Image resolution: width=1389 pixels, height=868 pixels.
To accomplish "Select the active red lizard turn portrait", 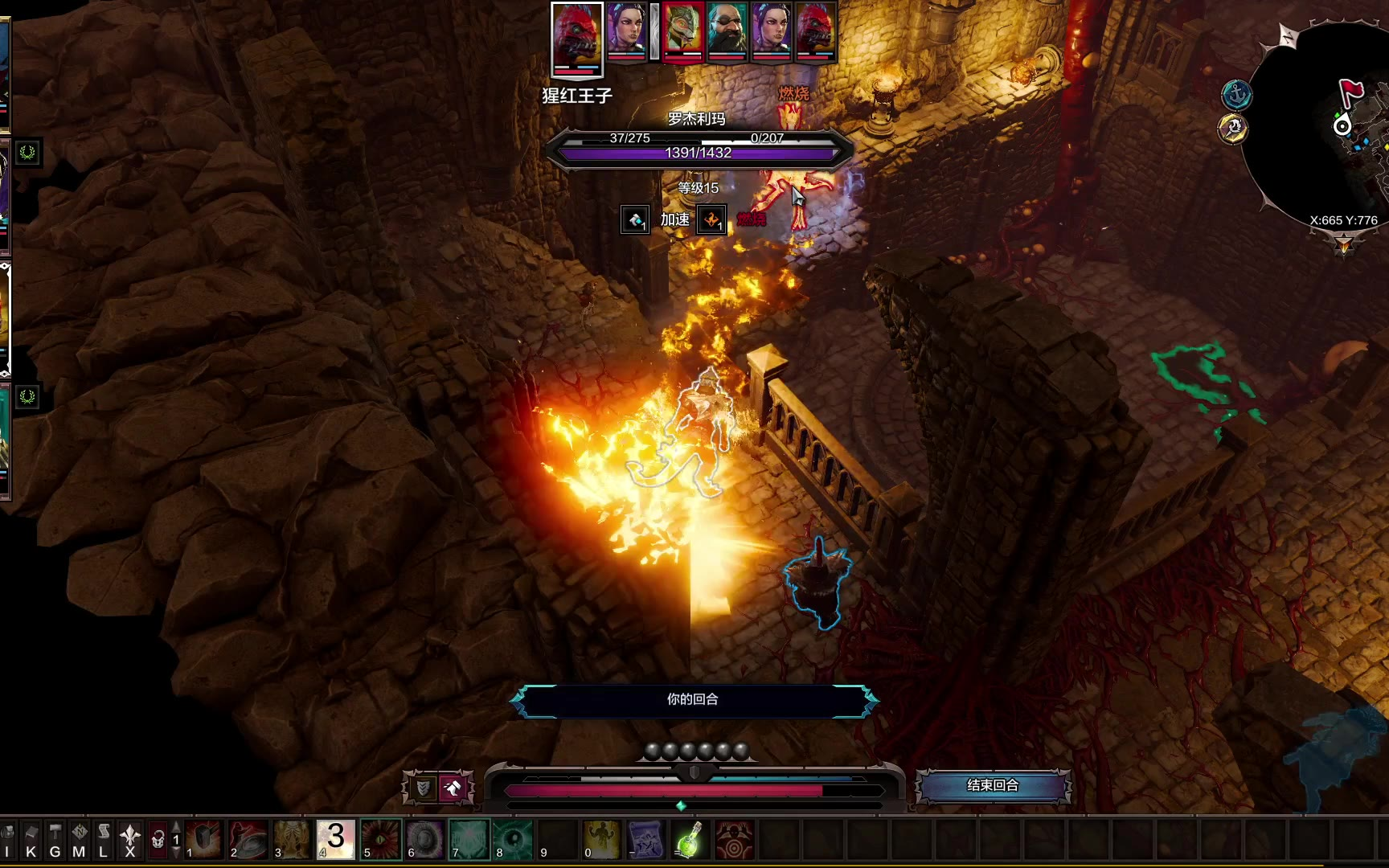I will click(x=577, y=38).
